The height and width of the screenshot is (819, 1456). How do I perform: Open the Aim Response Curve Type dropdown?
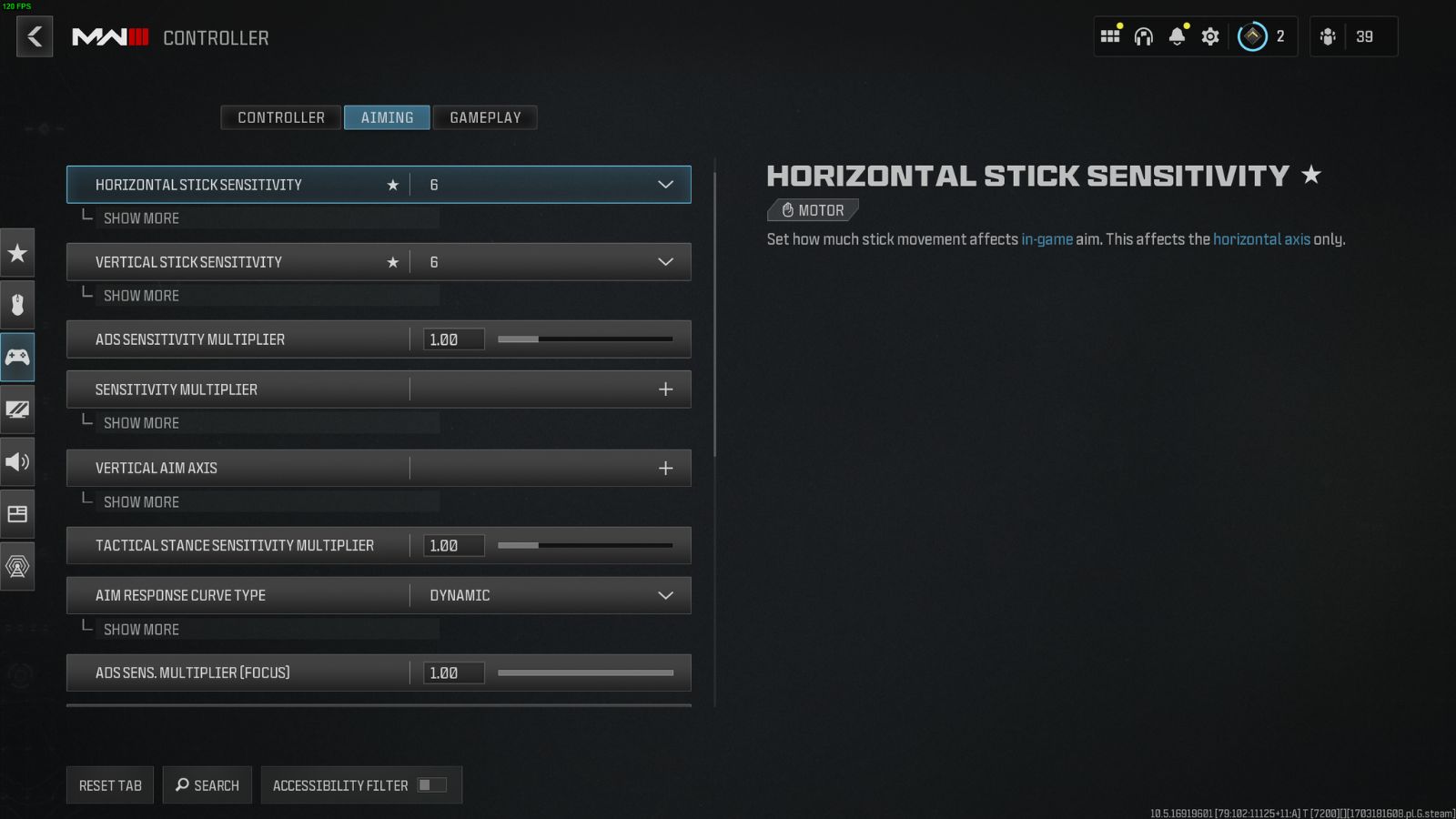pyautogui.click(x=663, y=595)
